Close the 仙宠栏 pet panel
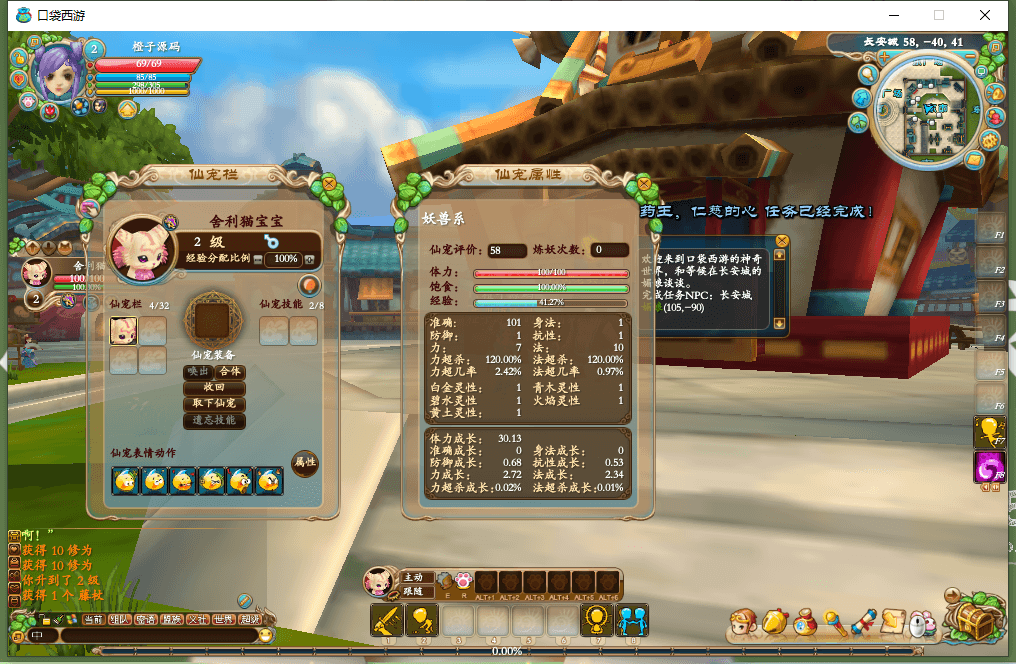This screenshot has height=664, width=1016. tap(328, 184)
